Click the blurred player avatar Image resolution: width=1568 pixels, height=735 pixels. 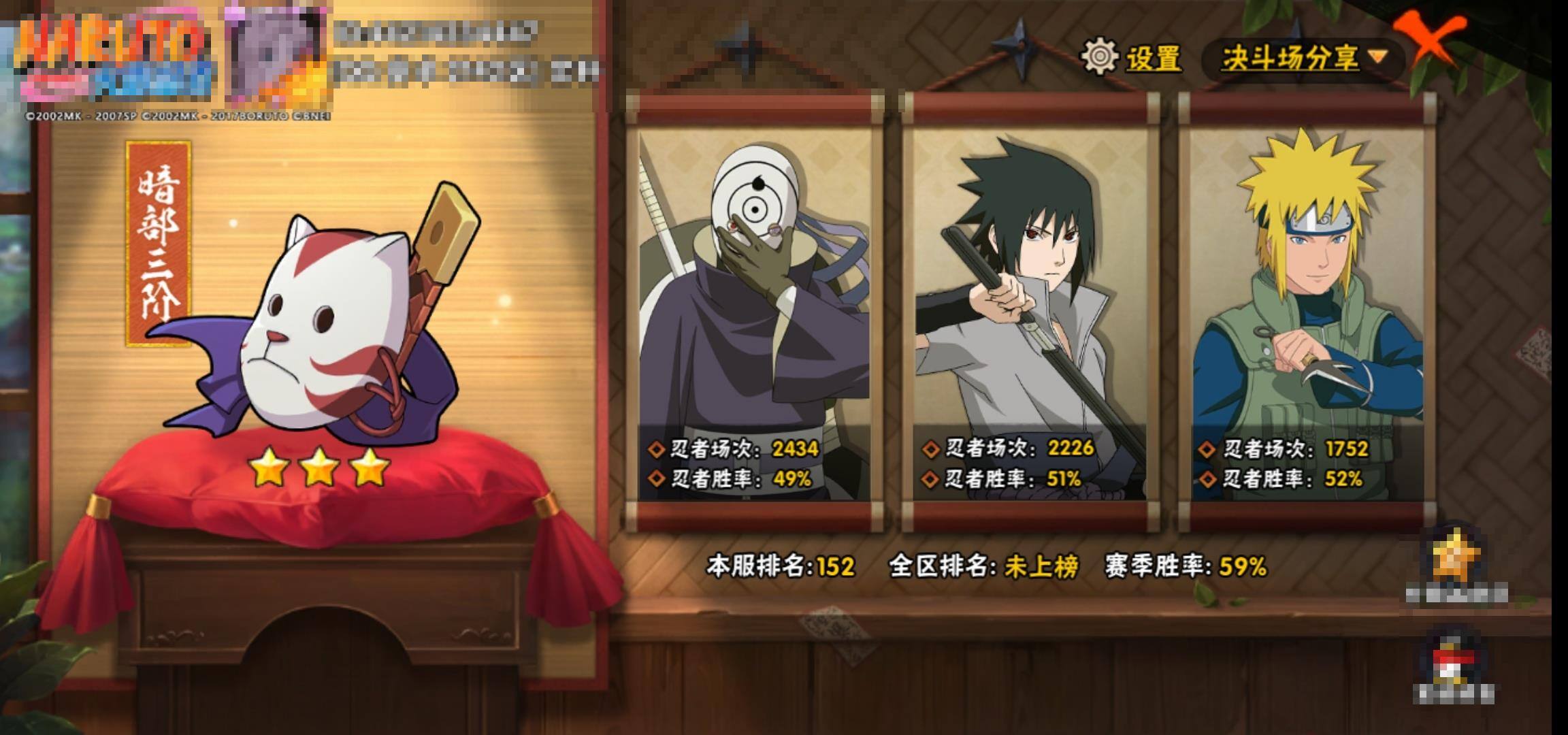point(276,58)
